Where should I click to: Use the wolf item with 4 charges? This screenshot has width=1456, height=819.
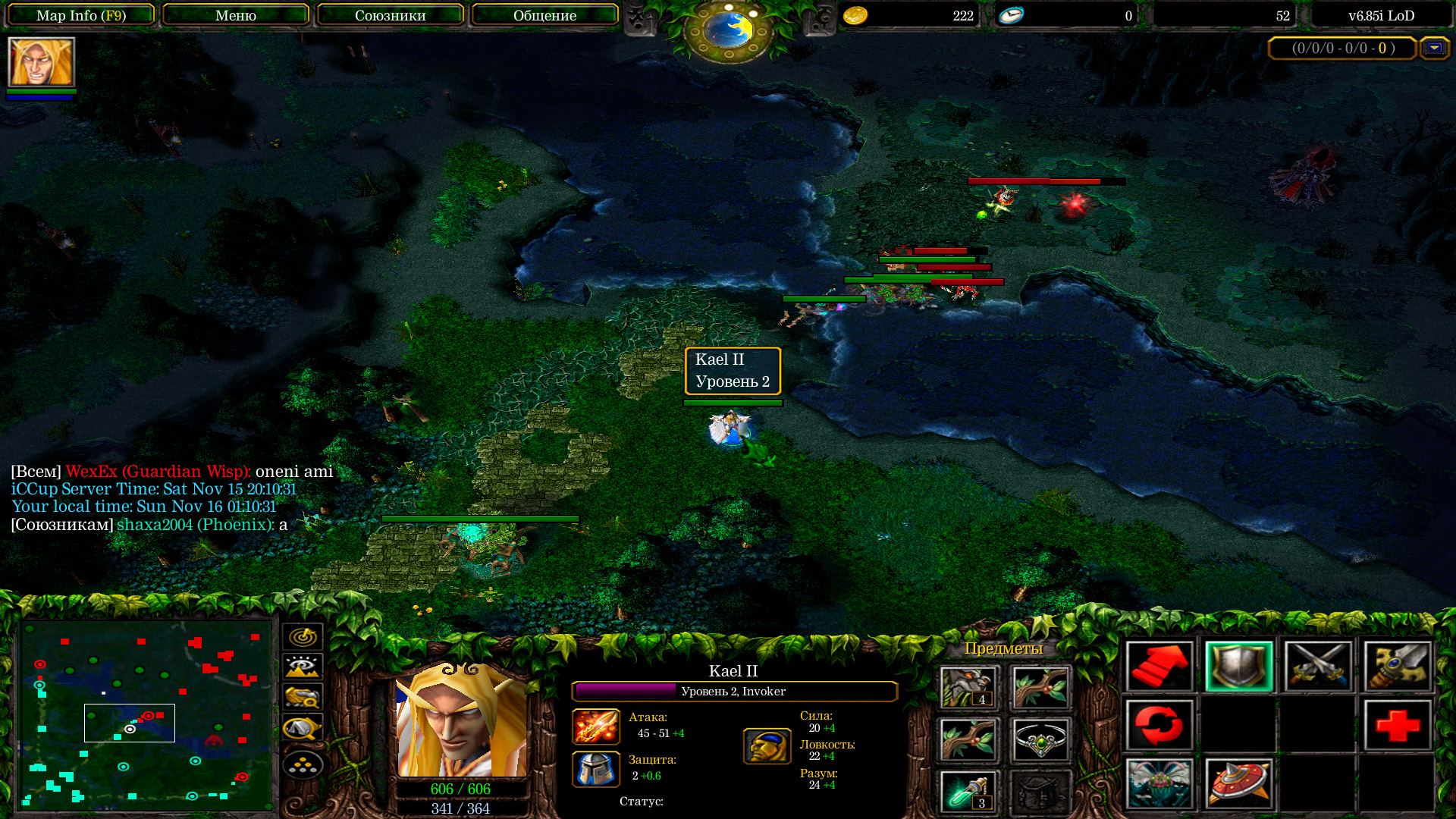[968, 687]
